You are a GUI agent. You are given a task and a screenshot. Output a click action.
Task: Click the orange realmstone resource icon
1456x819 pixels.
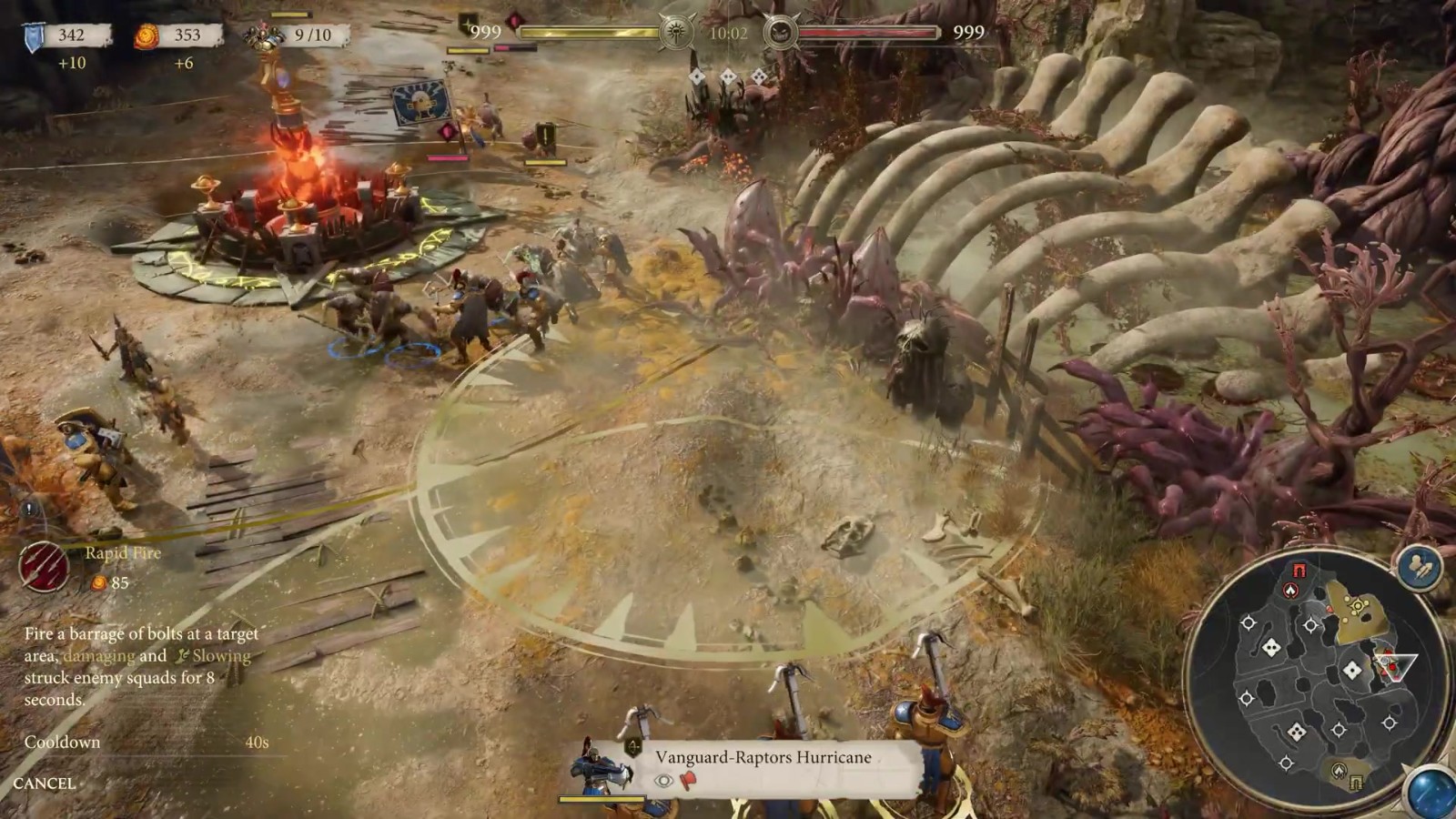coord(146,35)
